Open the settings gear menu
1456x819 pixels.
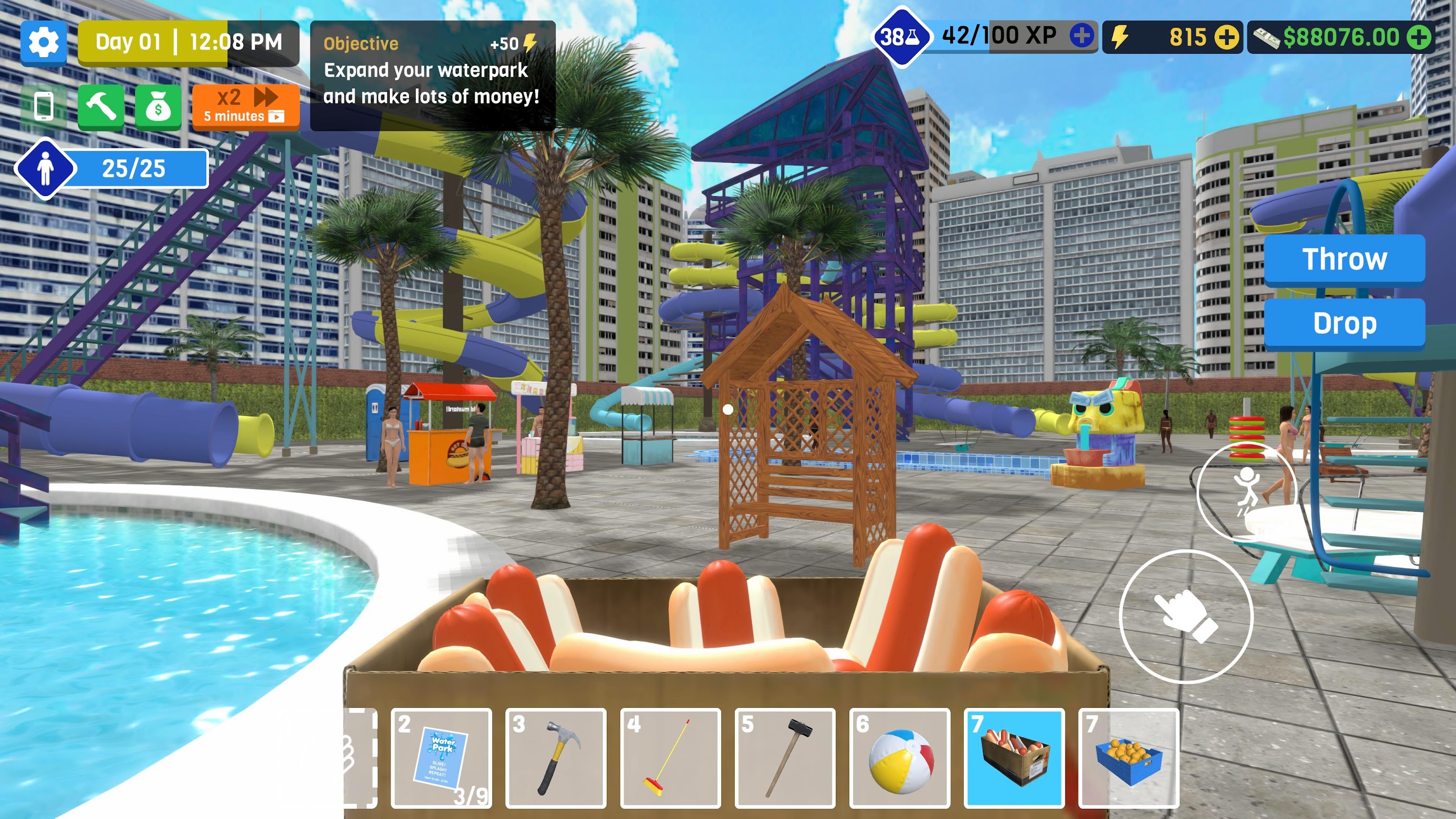click(x=44, y=43)
